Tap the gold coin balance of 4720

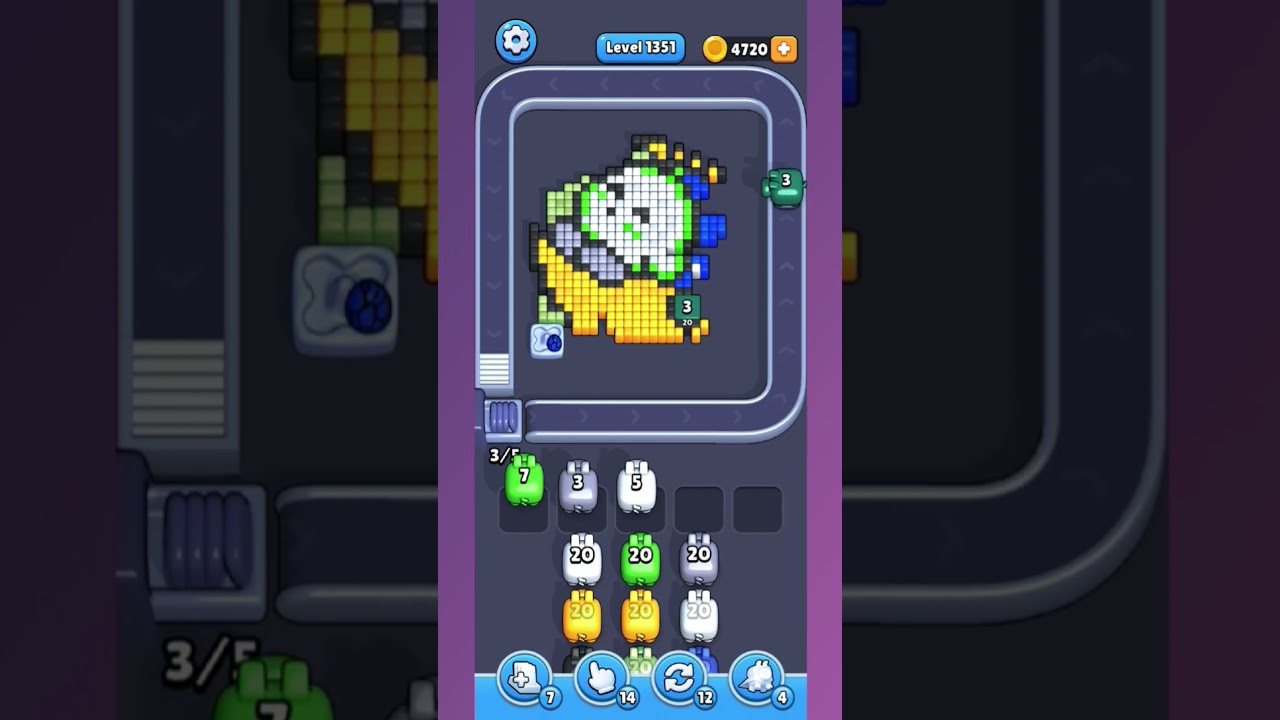[741, 47]
